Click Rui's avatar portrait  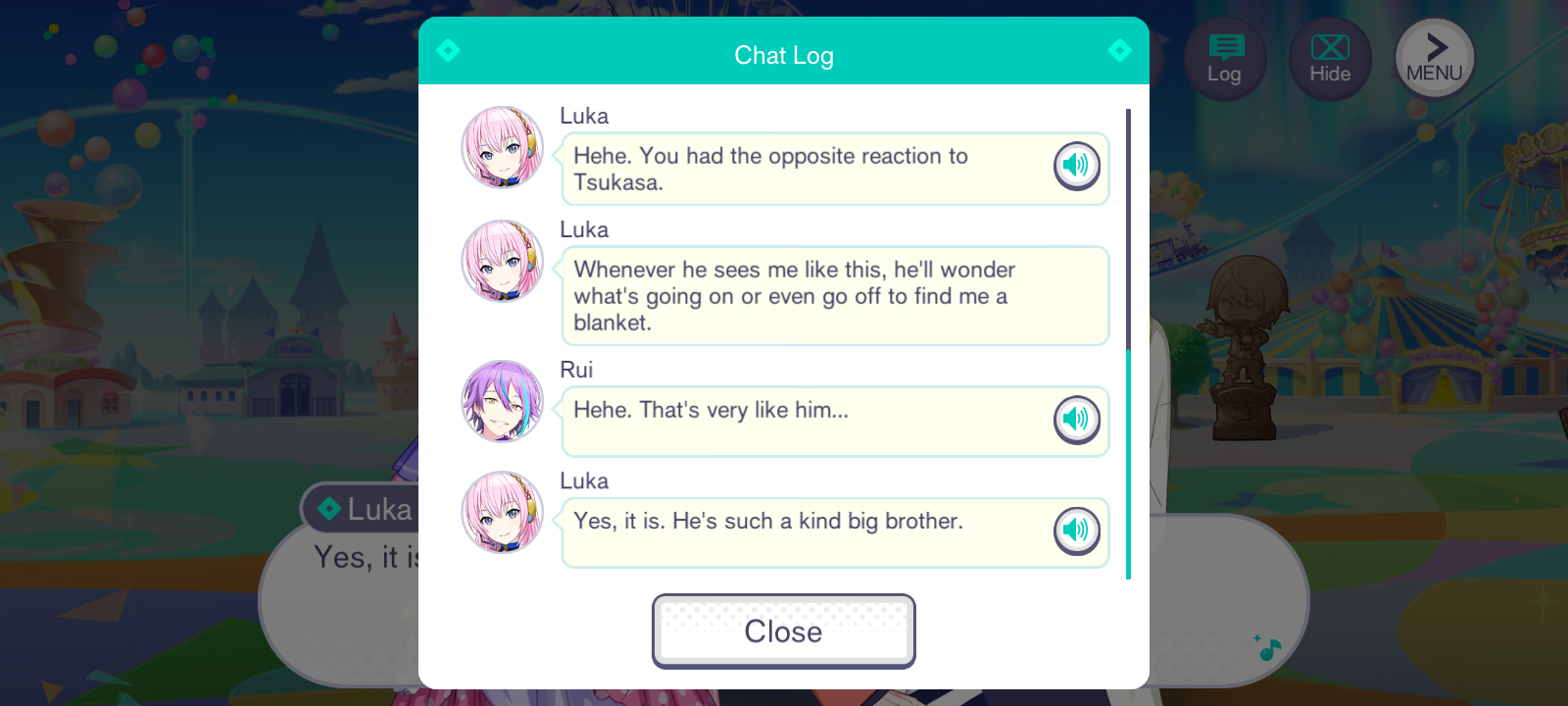point(502,402)
